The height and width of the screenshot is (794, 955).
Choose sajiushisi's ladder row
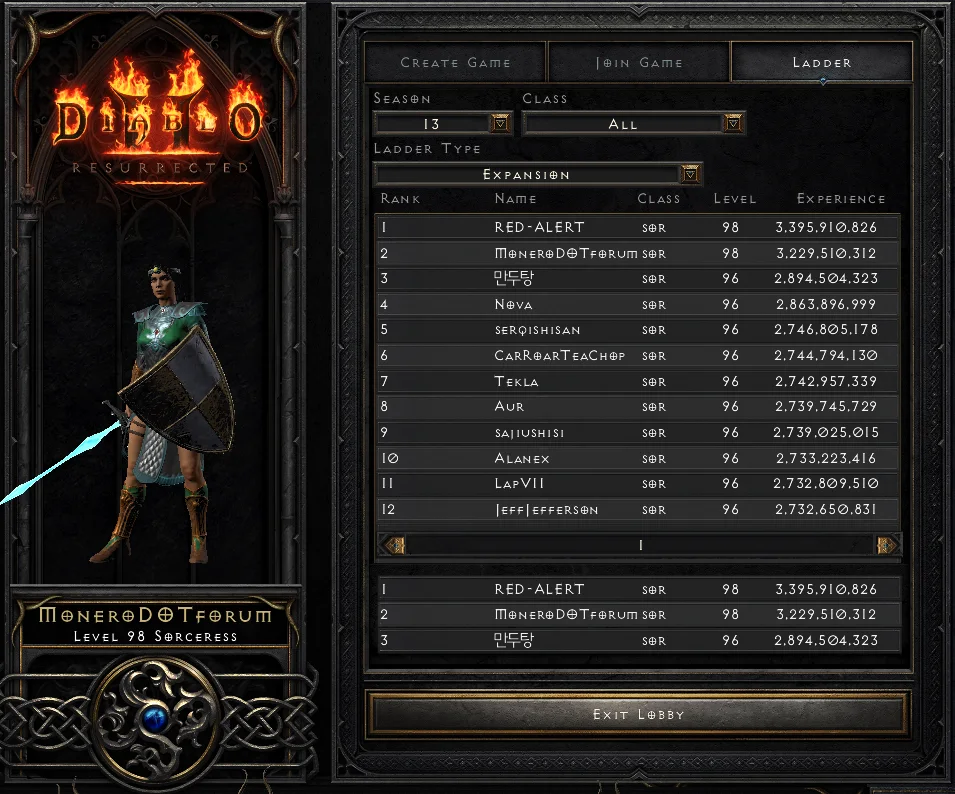638,433
